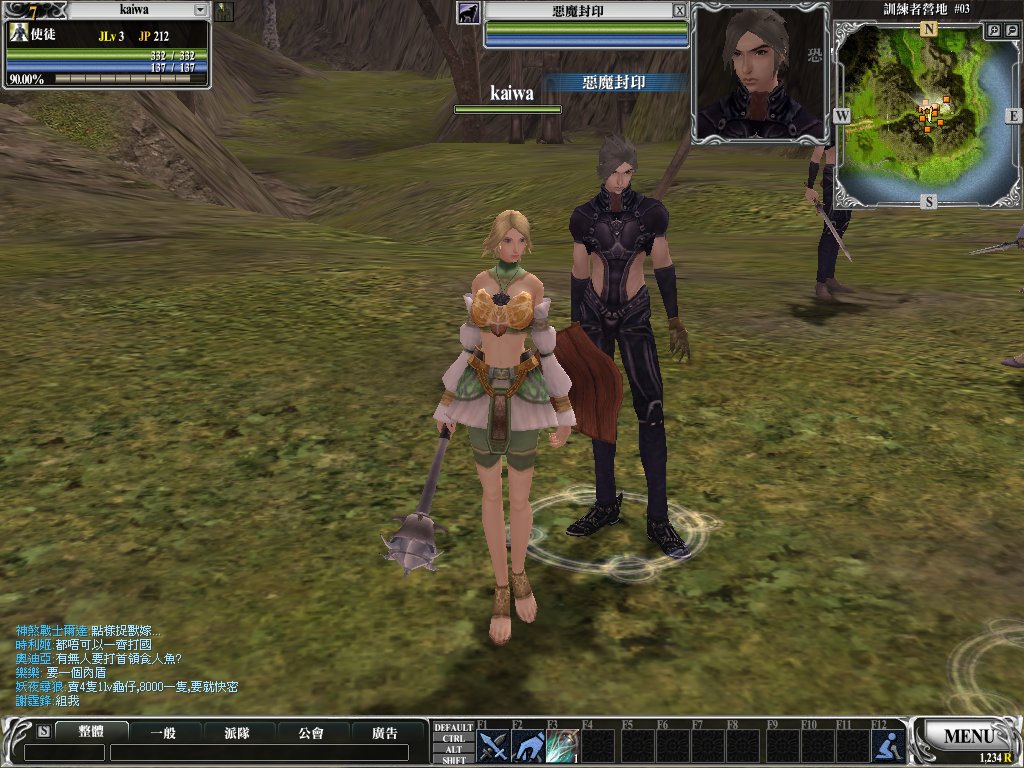This screenshot has height=768, width=1024.
Task: Switch to the 整體 chat tab
Action: coord(91,732)
